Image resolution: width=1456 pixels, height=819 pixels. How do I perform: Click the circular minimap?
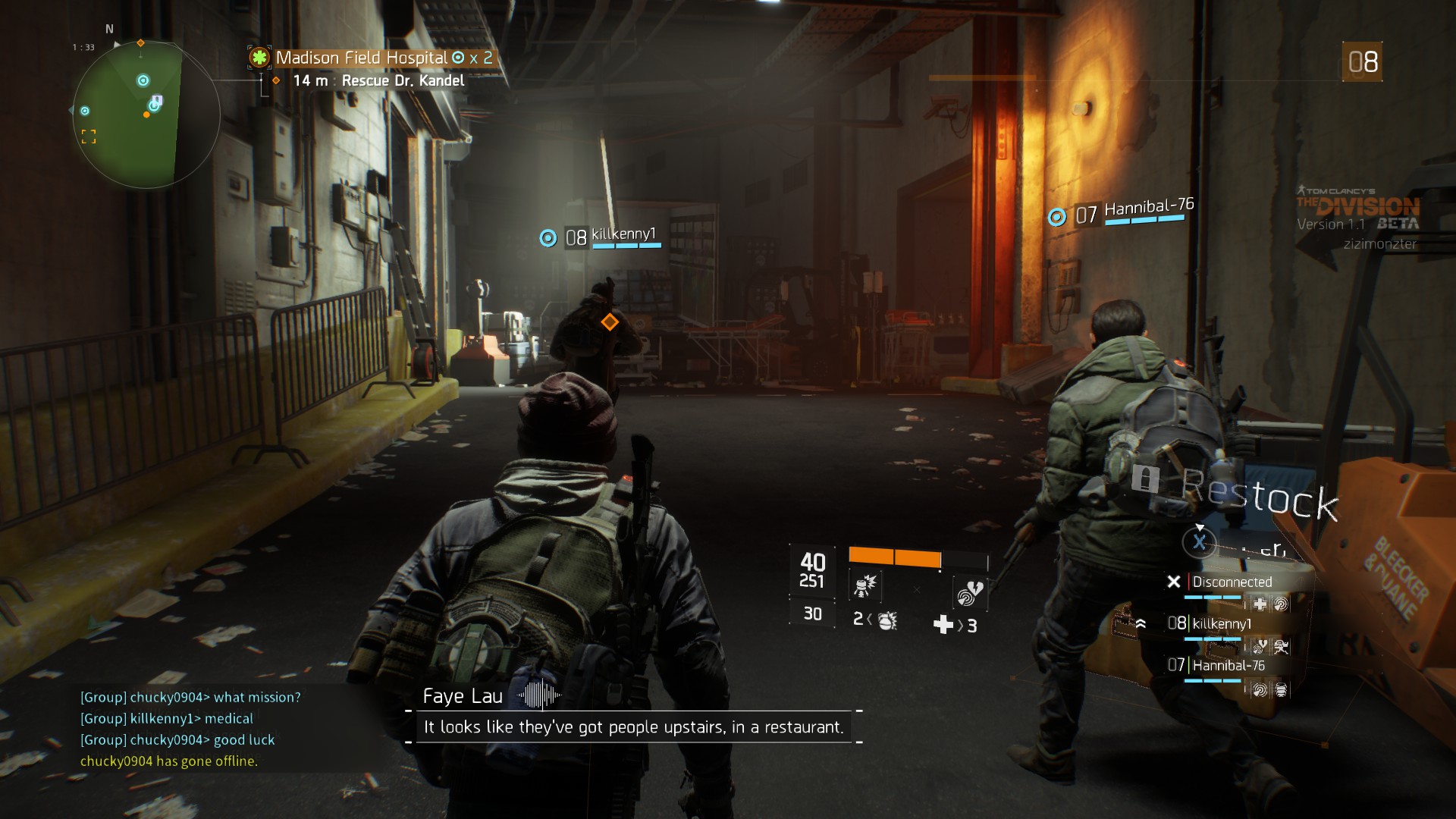coord(144,114)
